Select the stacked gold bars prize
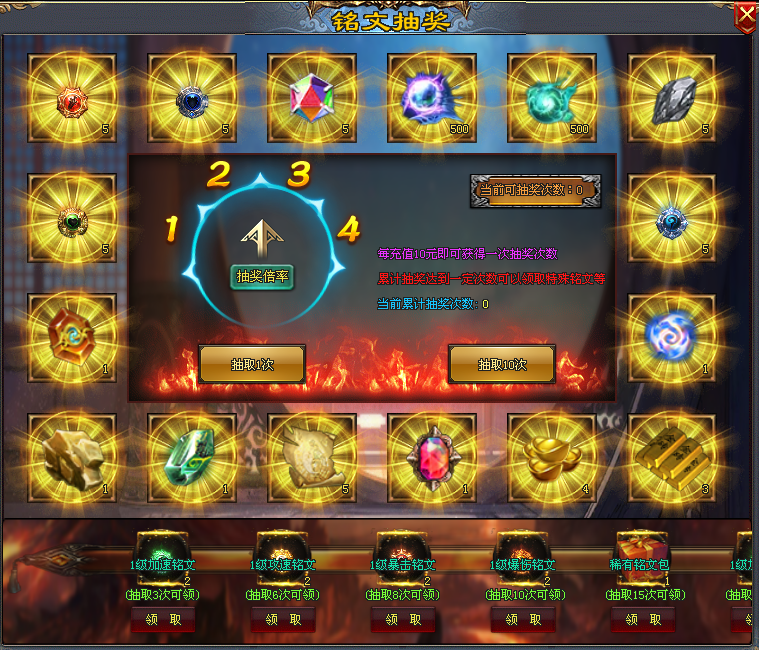 [671, 457]
